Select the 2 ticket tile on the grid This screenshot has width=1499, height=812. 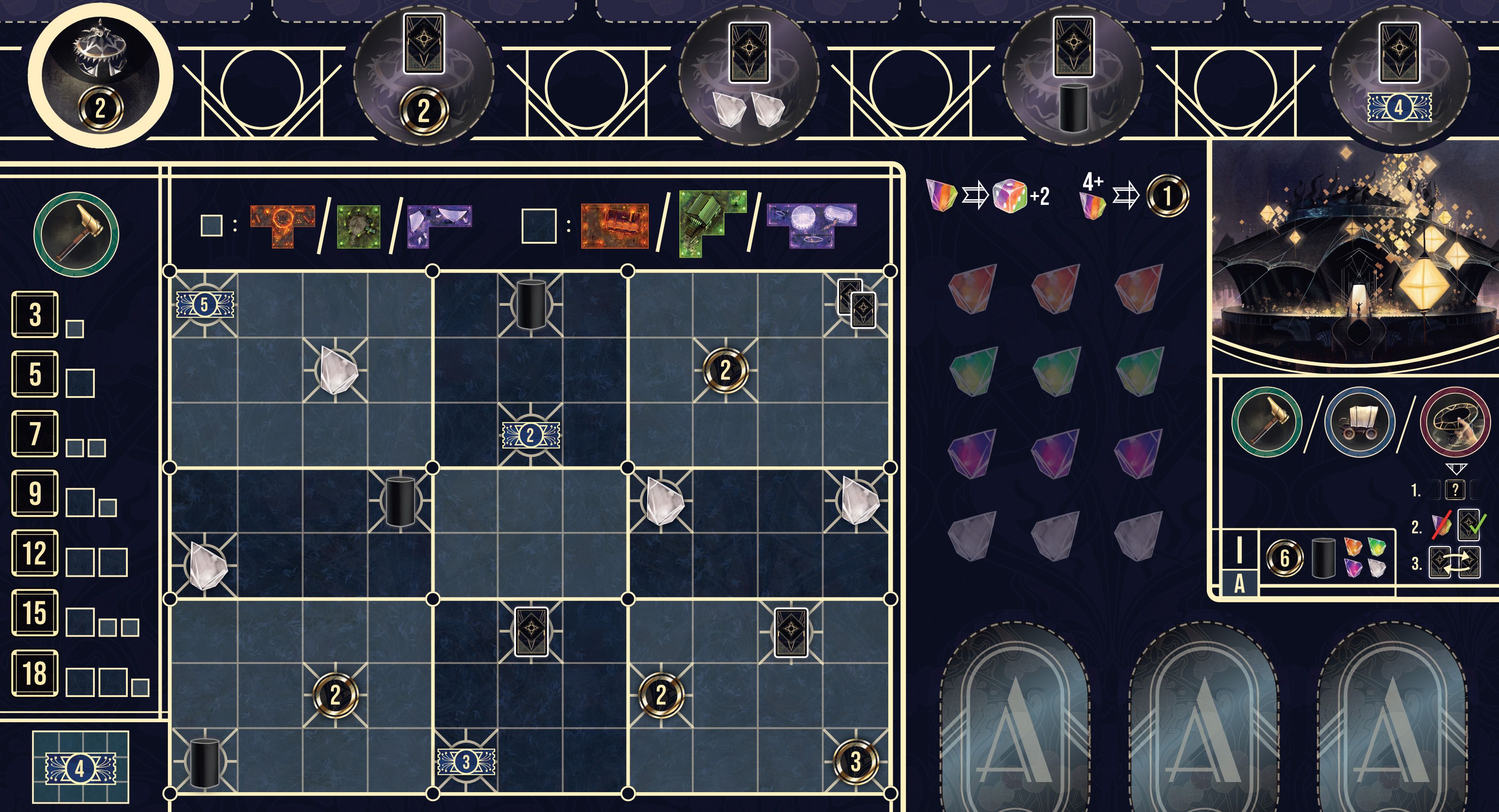(x=531, y=435)
